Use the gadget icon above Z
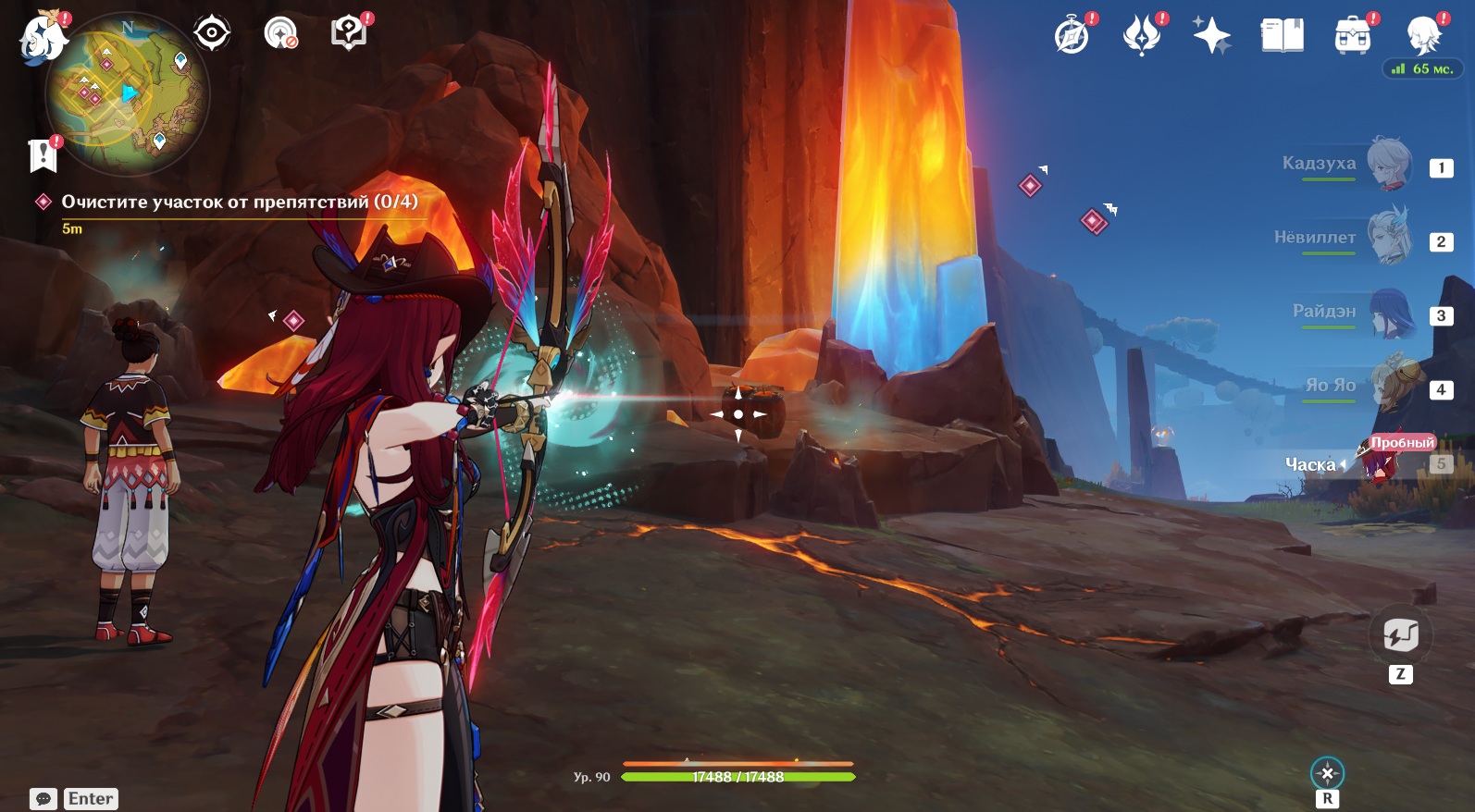This screenshot has height=812, width=1475. pyautogui.click(x=1400, y=635)
